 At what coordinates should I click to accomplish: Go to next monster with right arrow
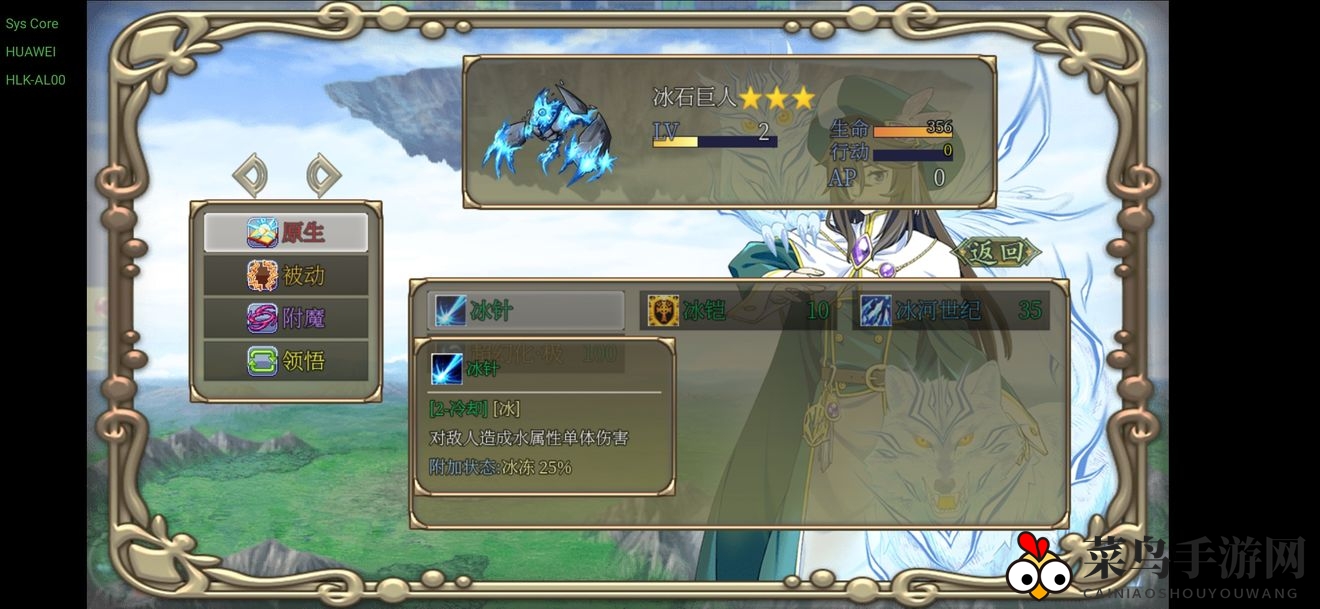point(322,175)
